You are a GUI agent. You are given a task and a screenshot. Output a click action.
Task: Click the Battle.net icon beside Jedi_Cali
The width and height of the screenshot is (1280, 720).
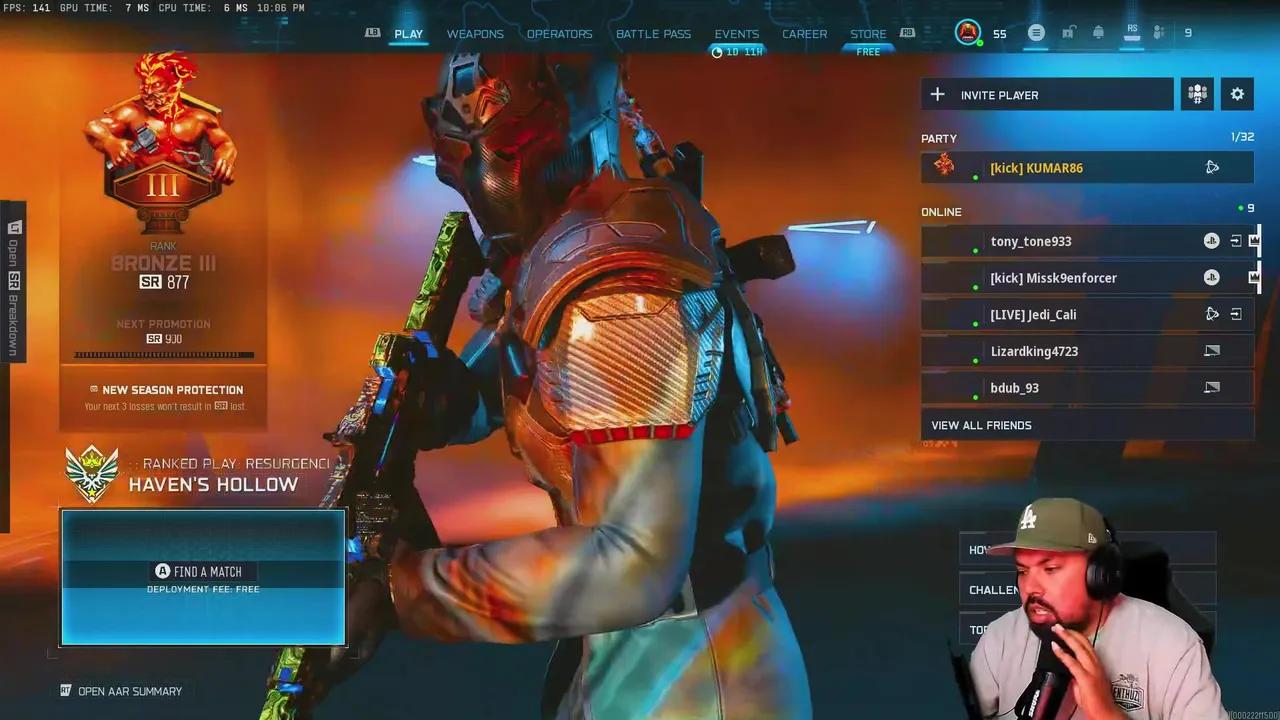[1212, 314]
